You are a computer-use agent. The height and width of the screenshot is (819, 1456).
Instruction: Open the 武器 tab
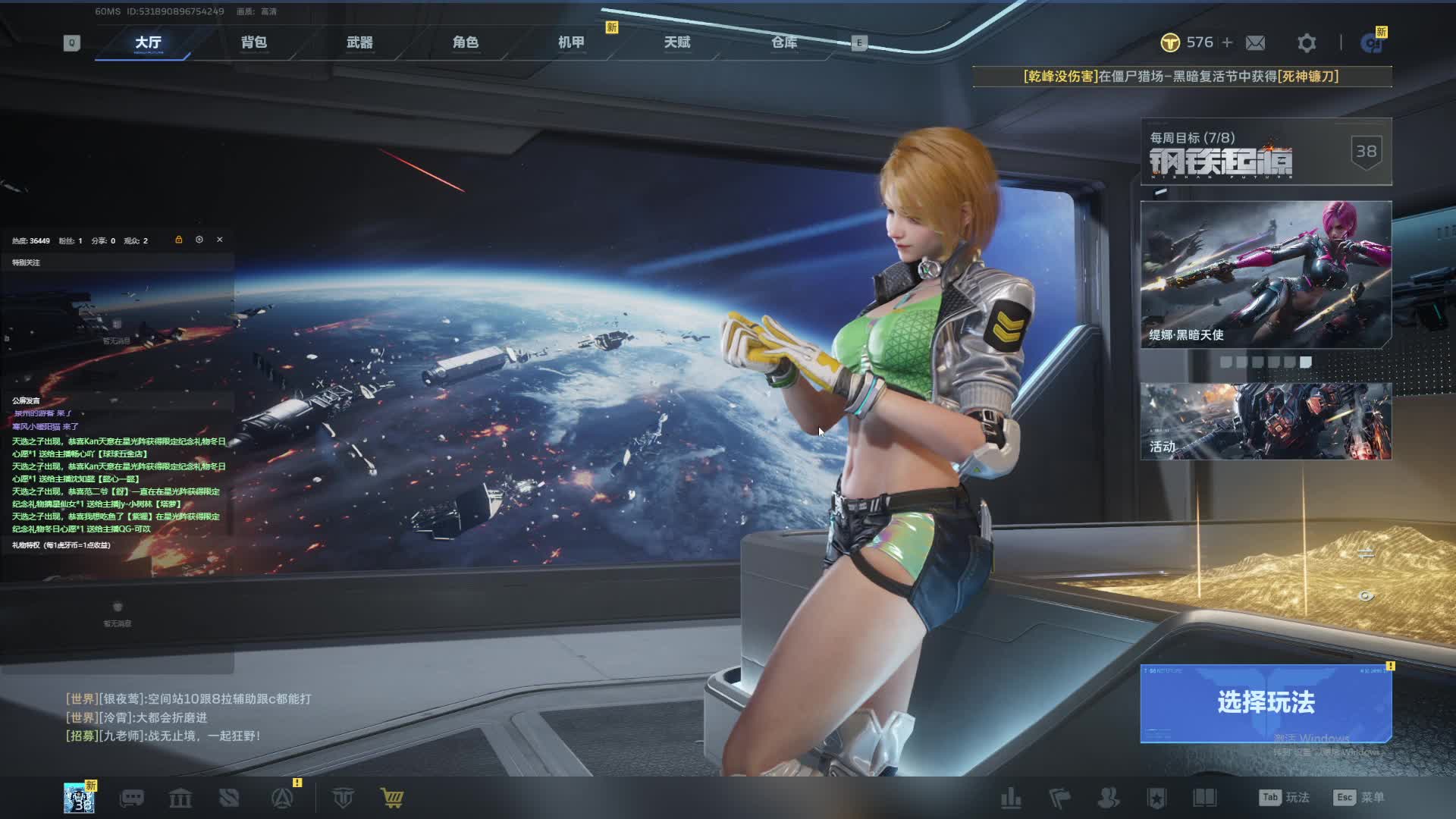359,42
